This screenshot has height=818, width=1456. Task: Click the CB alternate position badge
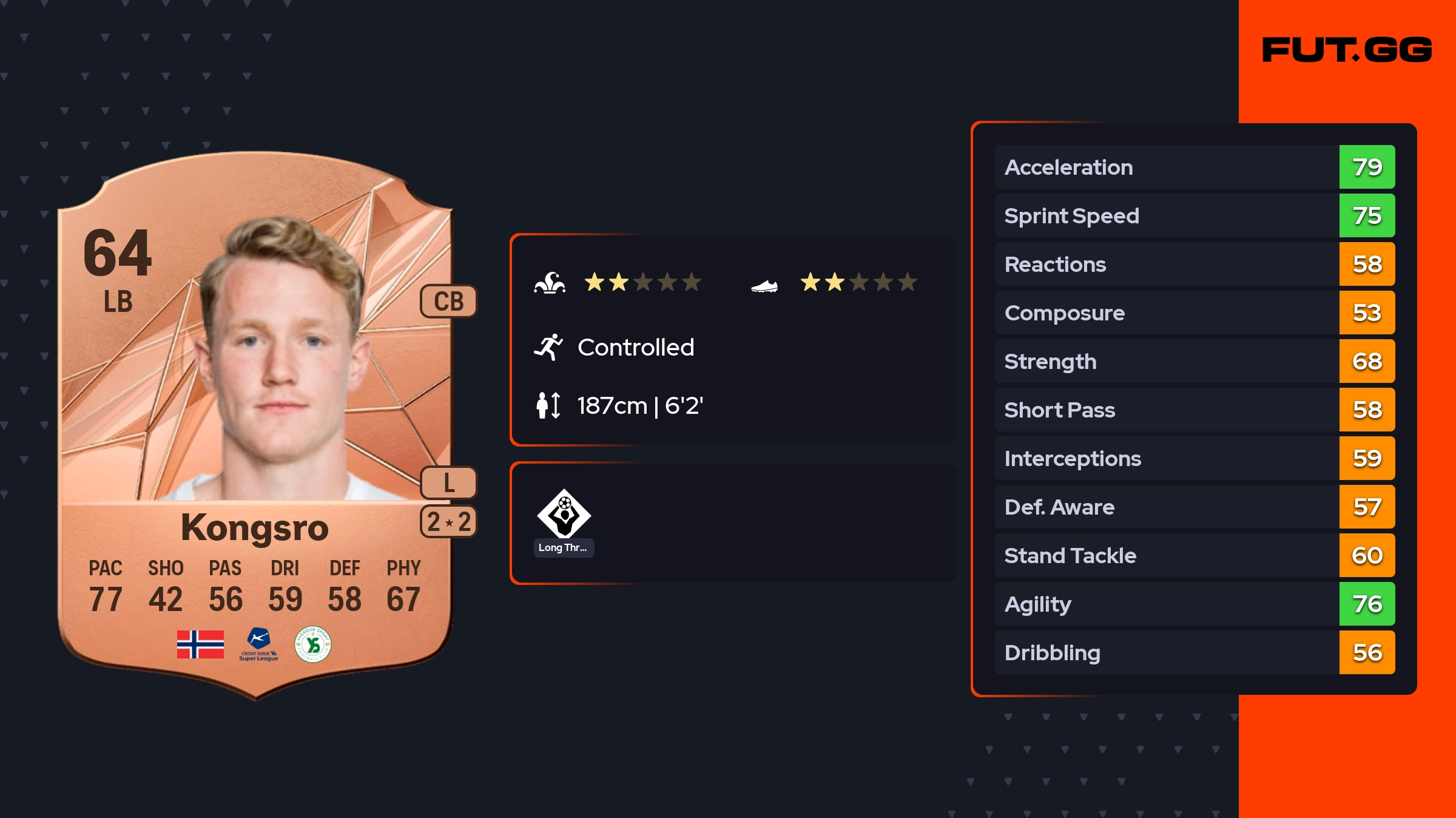(448, 301)
